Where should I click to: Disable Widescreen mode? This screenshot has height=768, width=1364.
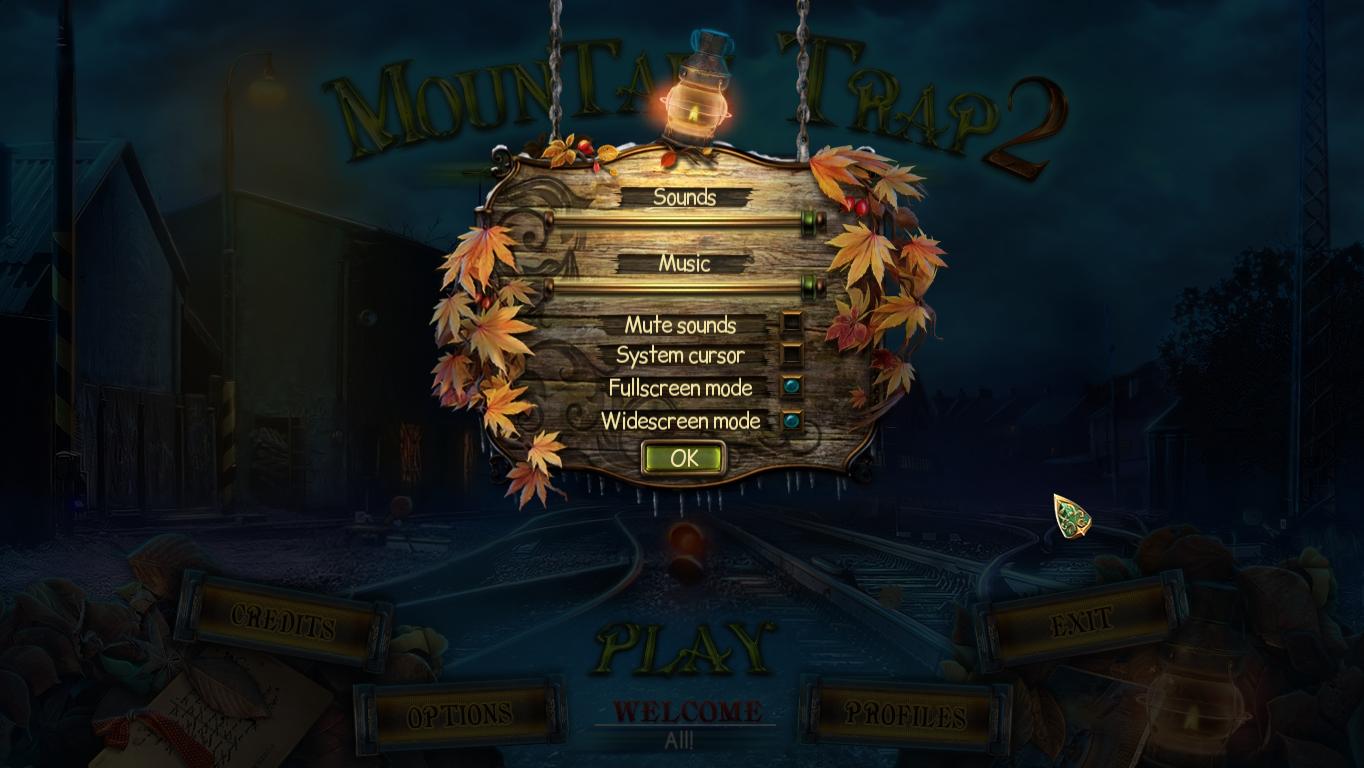click(791, 421)
